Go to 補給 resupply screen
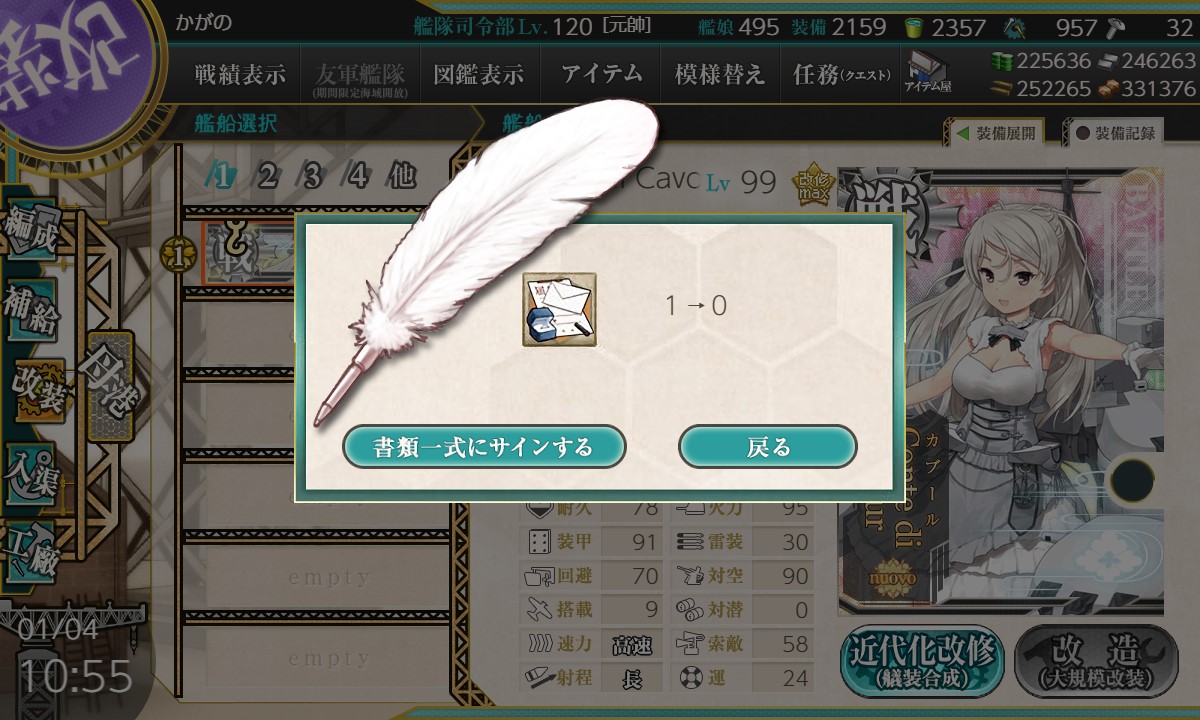 point(32,310)
